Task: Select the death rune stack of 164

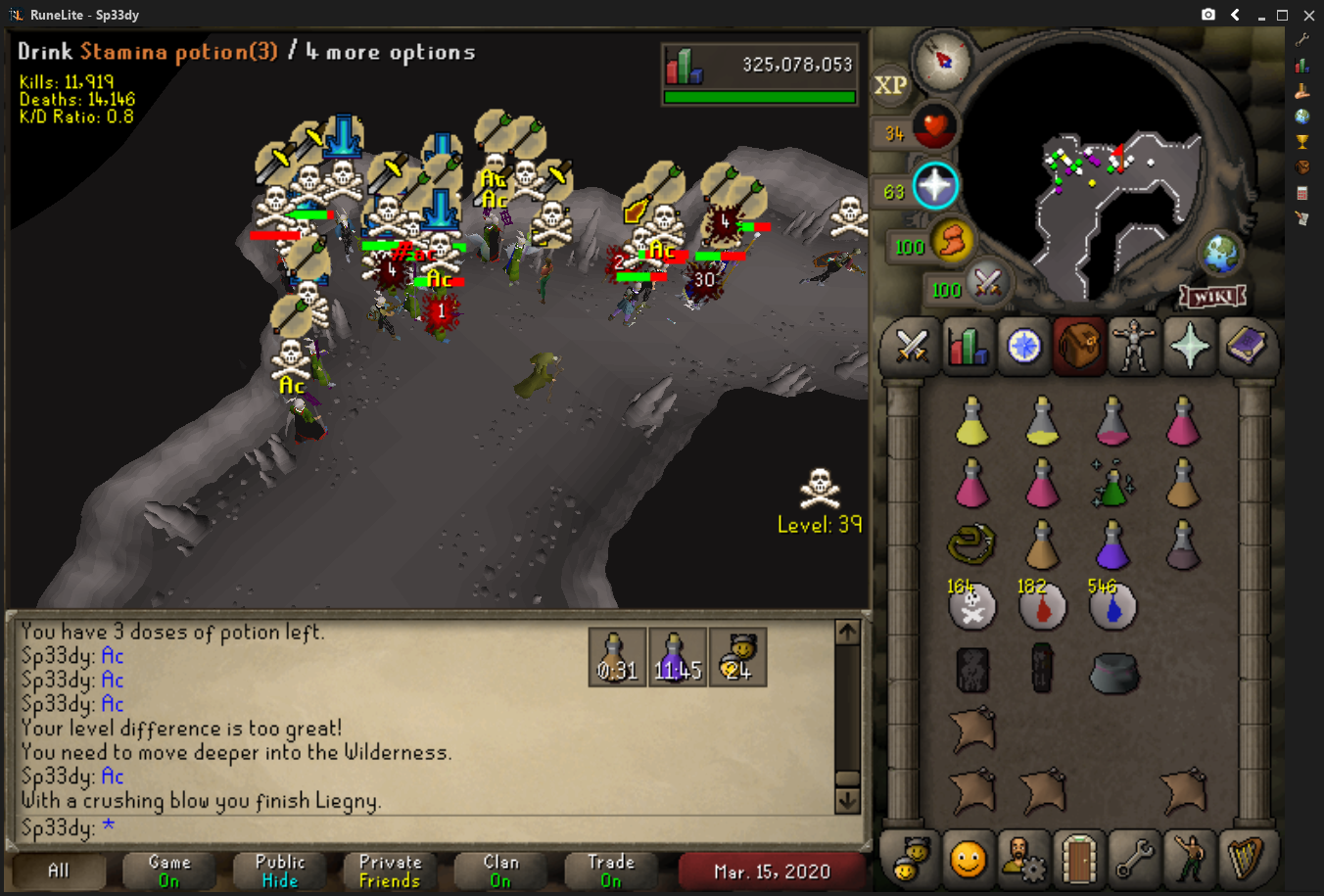Action: [x=971, y=605]
